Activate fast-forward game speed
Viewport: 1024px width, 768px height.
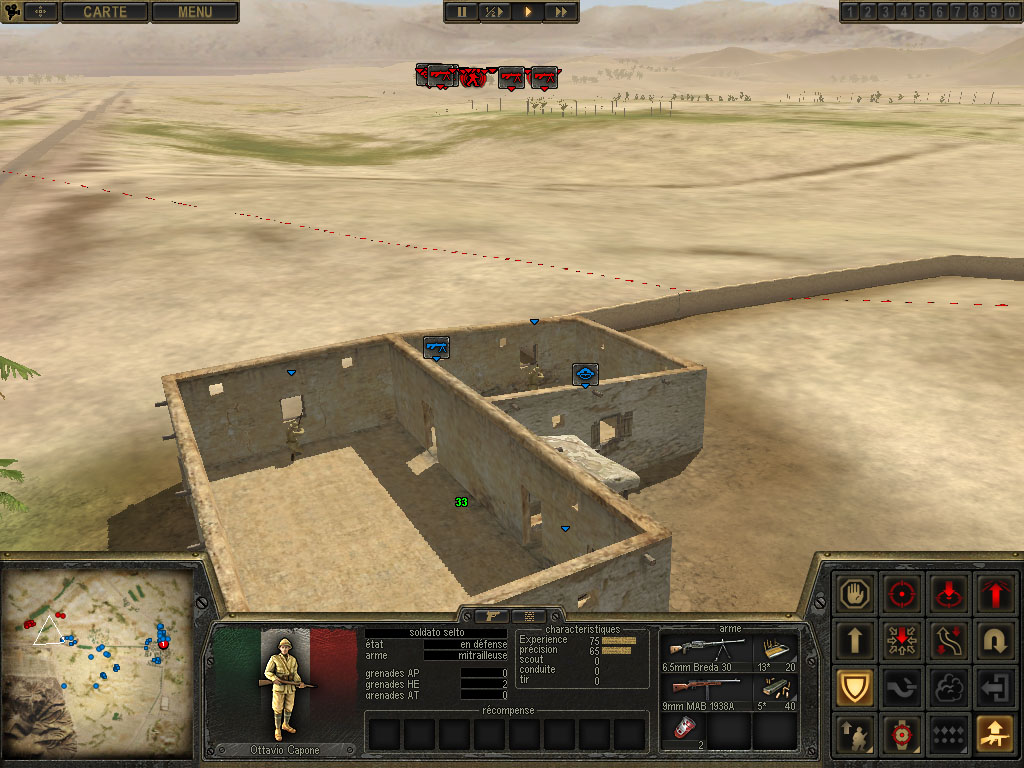(561, 12)
